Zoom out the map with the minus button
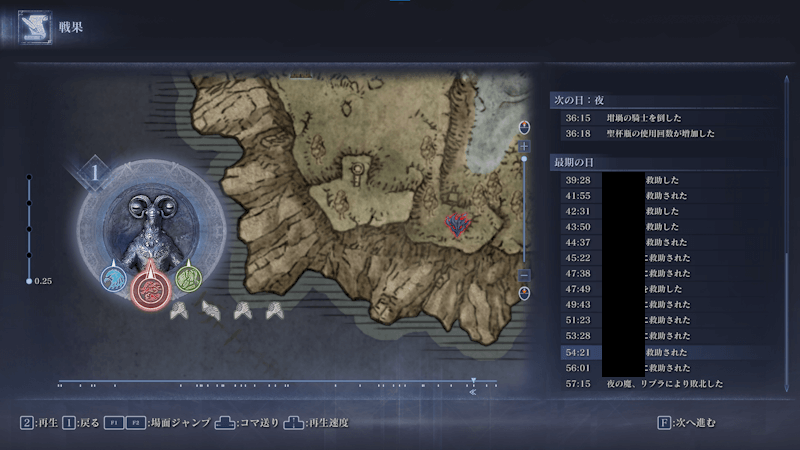800x450 pixels. [x=524, y=275]
